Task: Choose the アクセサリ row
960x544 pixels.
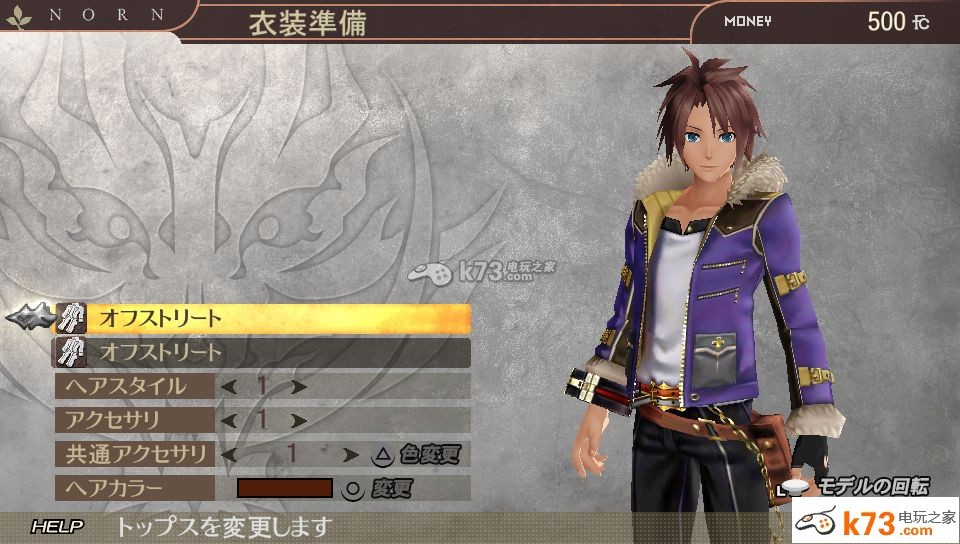Action: pos(134,420)
